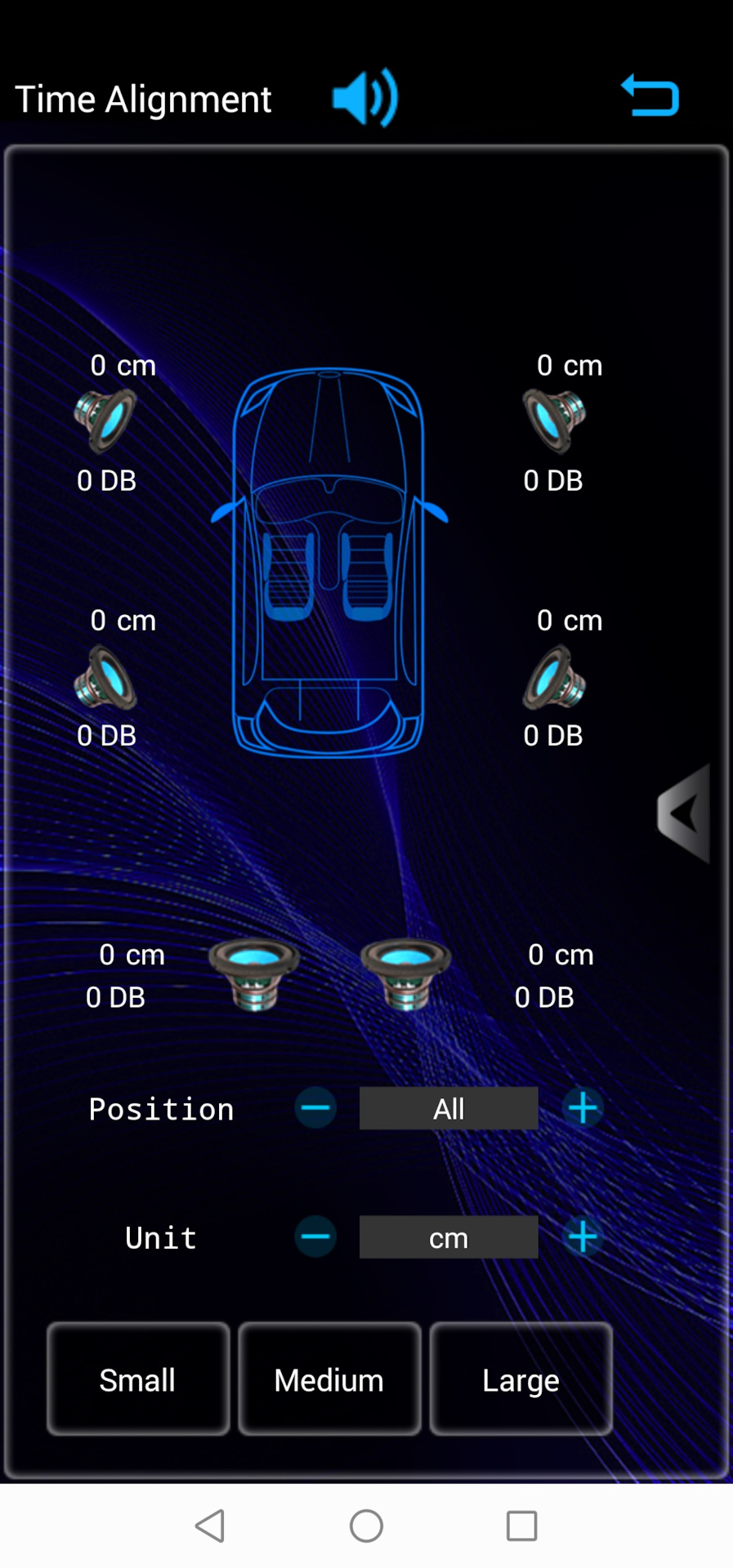Viewport: 733px width, 1568px height.
Task: Toggle the blue speaker sound icon
Action: click(365, 98)
